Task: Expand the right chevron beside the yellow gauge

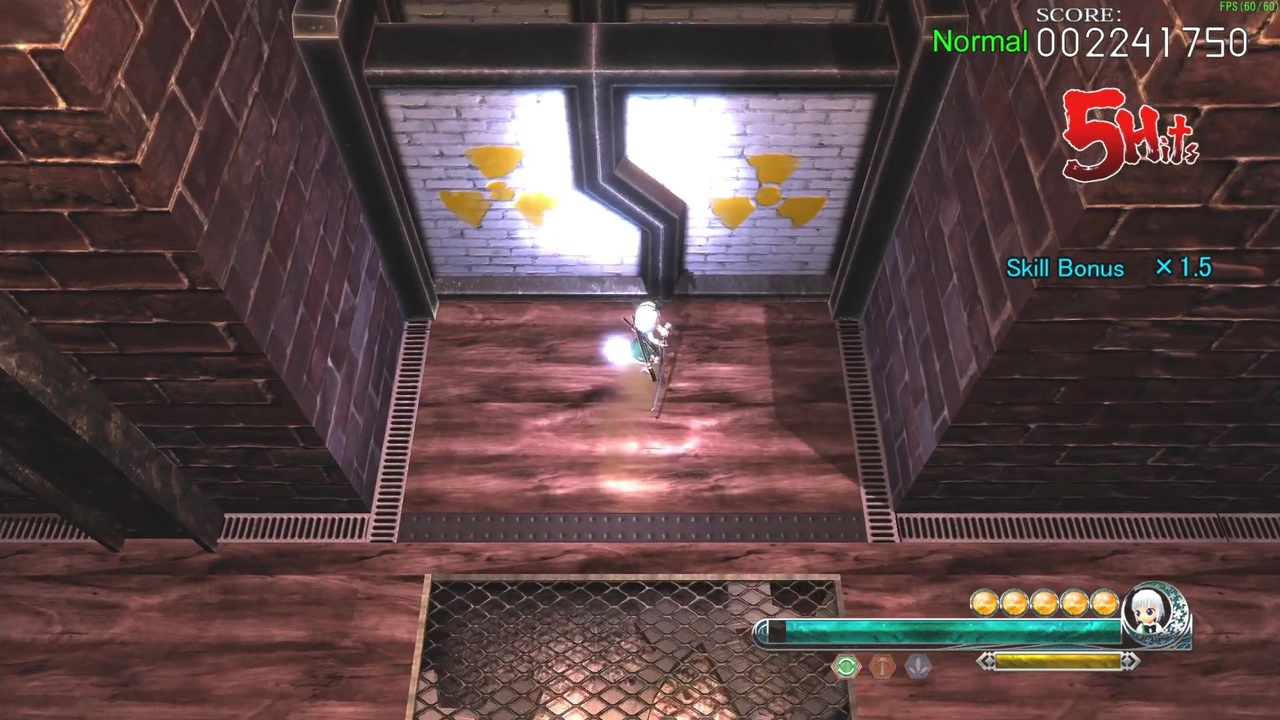Action: 1129,661
